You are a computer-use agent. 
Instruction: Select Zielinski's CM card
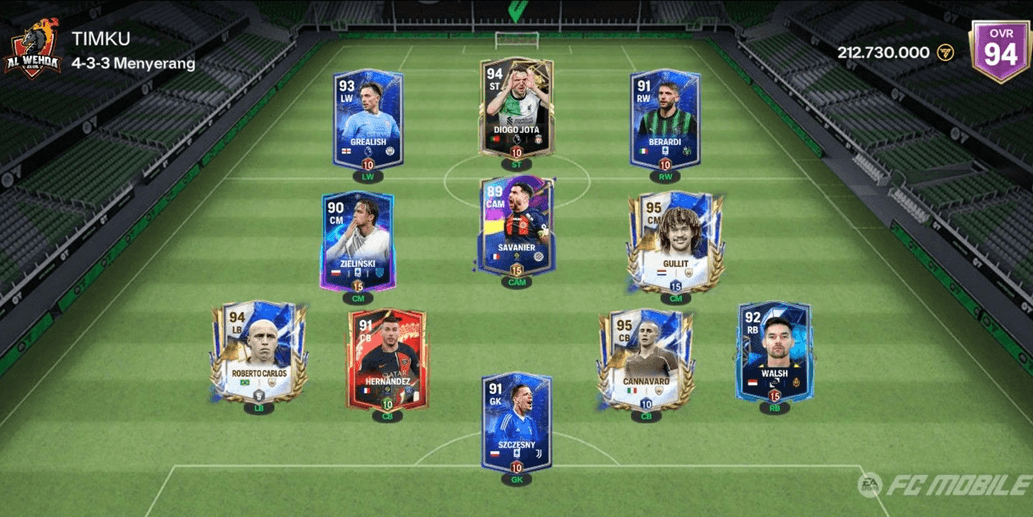pos(357,241)
